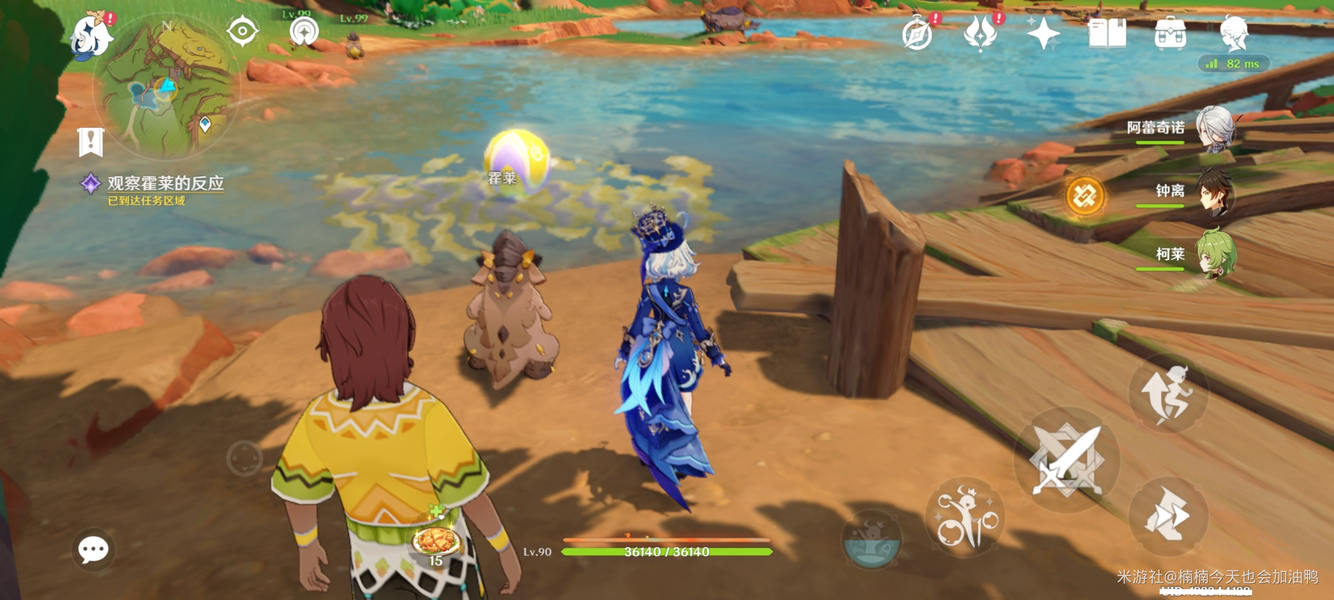Open the character profile head icon

pos(1234,34)
